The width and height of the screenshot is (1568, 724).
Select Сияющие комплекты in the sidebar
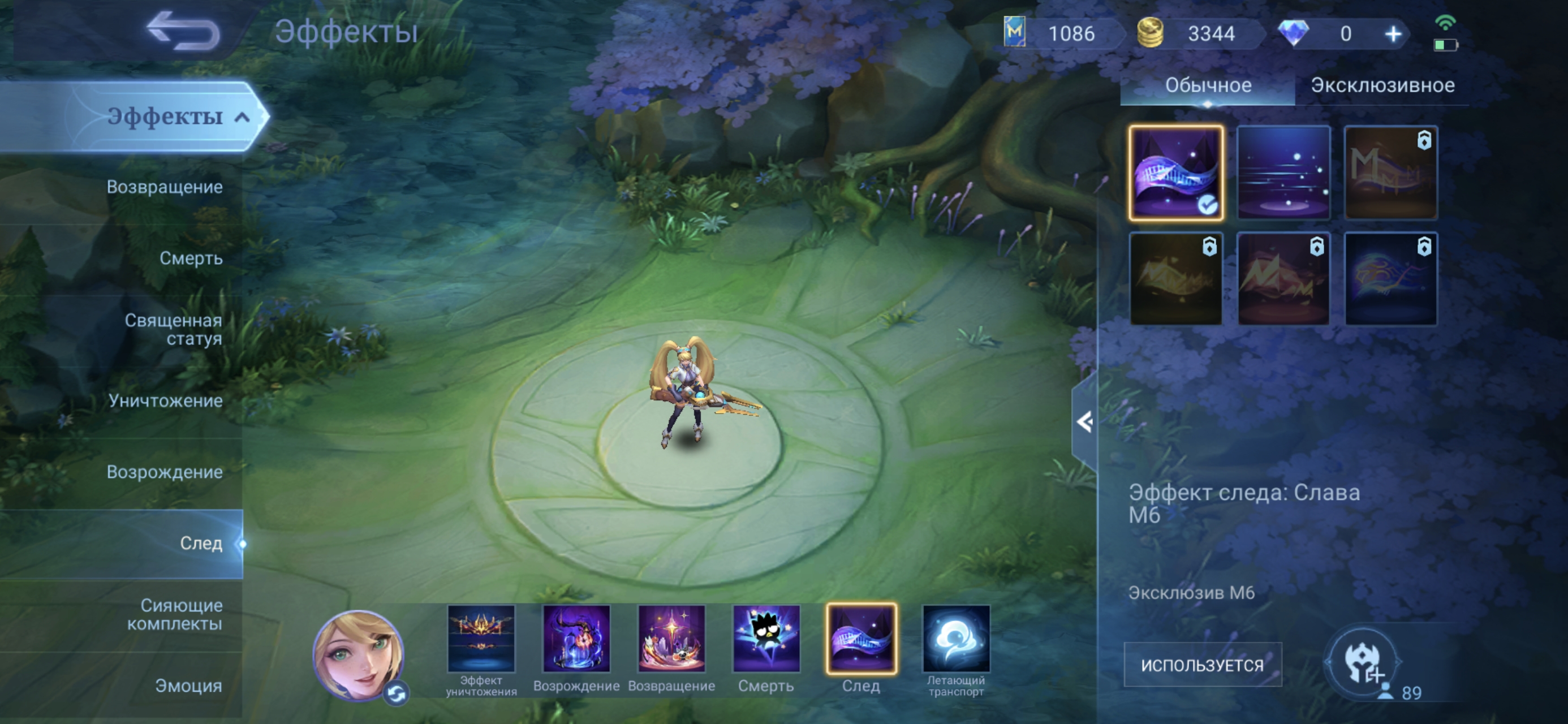click(x=175, y=614)
